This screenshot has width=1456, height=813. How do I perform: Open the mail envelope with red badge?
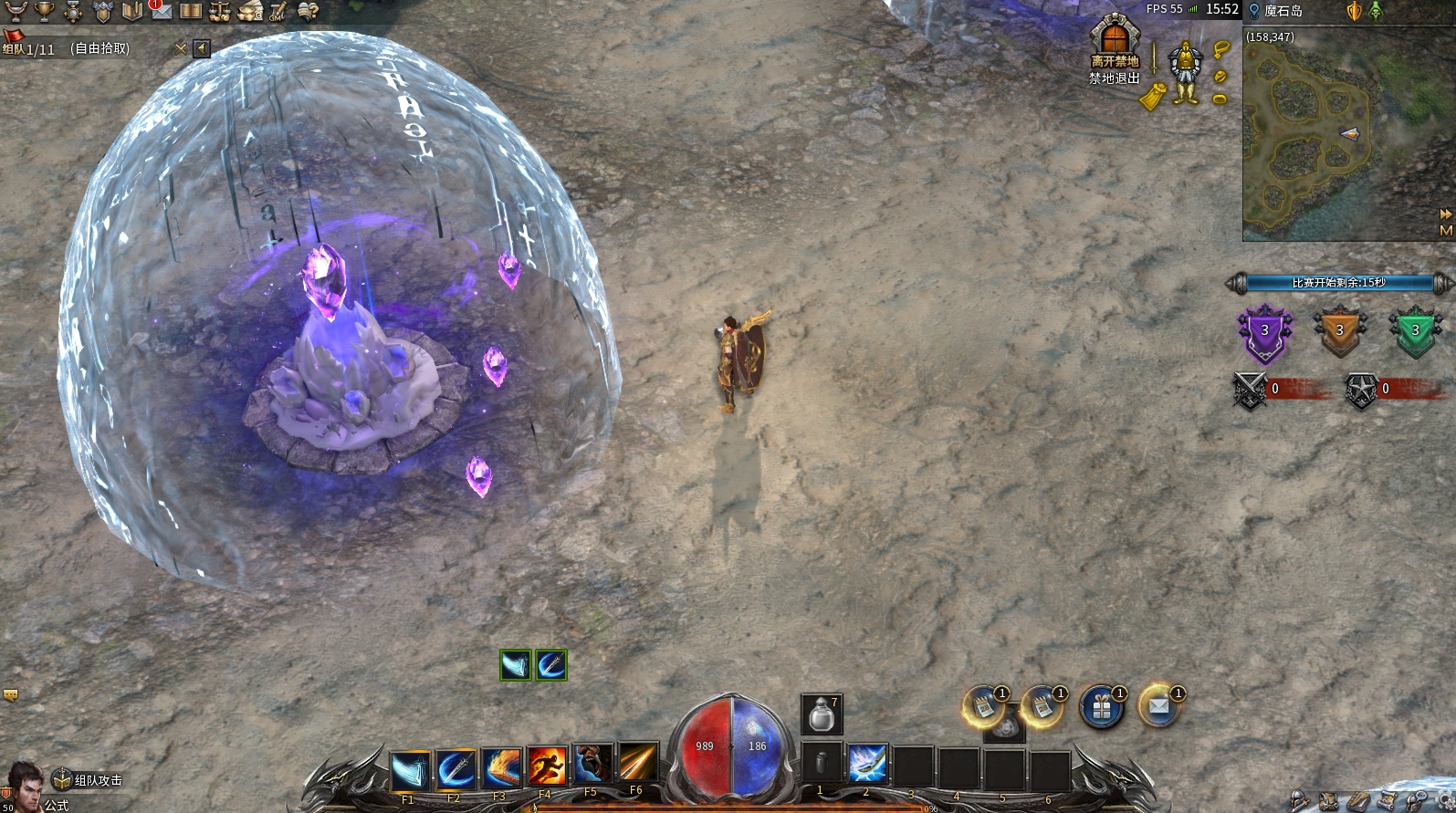[161, 10]
